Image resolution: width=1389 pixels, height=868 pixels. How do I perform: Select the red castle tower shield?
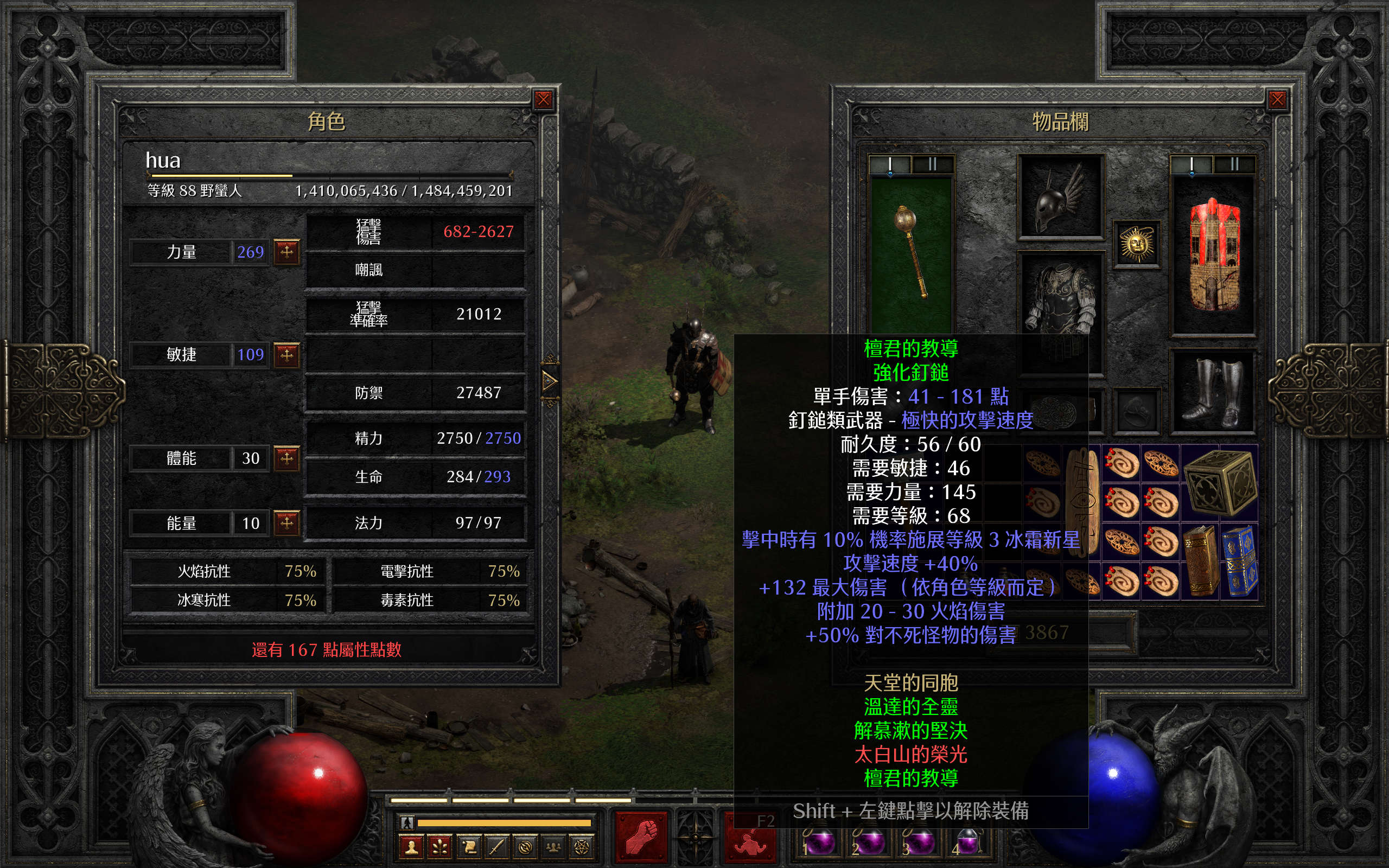[1213, 256]
